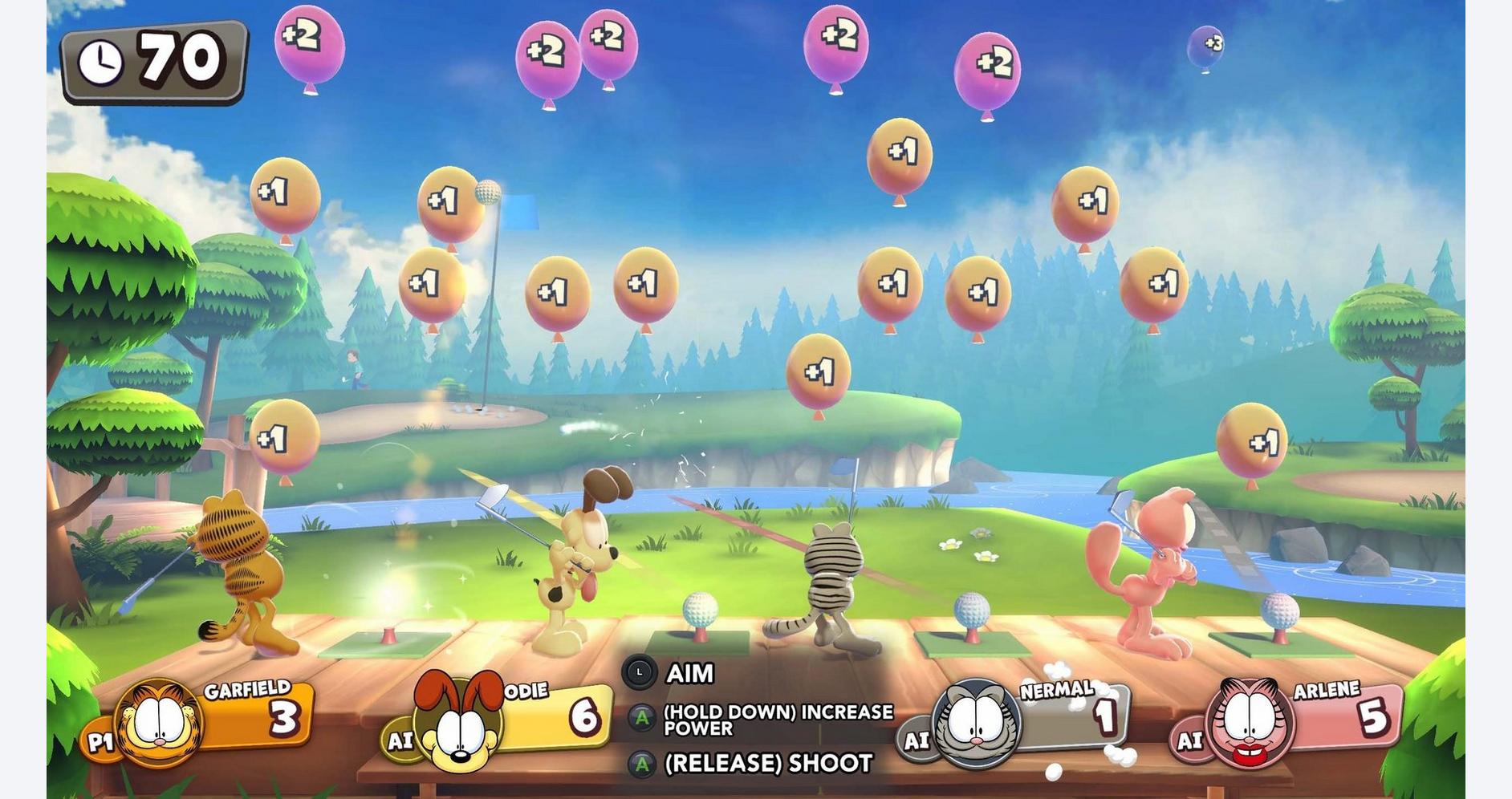The width and height of the screenshot is (1512, 799).
Task: Select Garfield's P1 player portrait
Action: [161, 722]
